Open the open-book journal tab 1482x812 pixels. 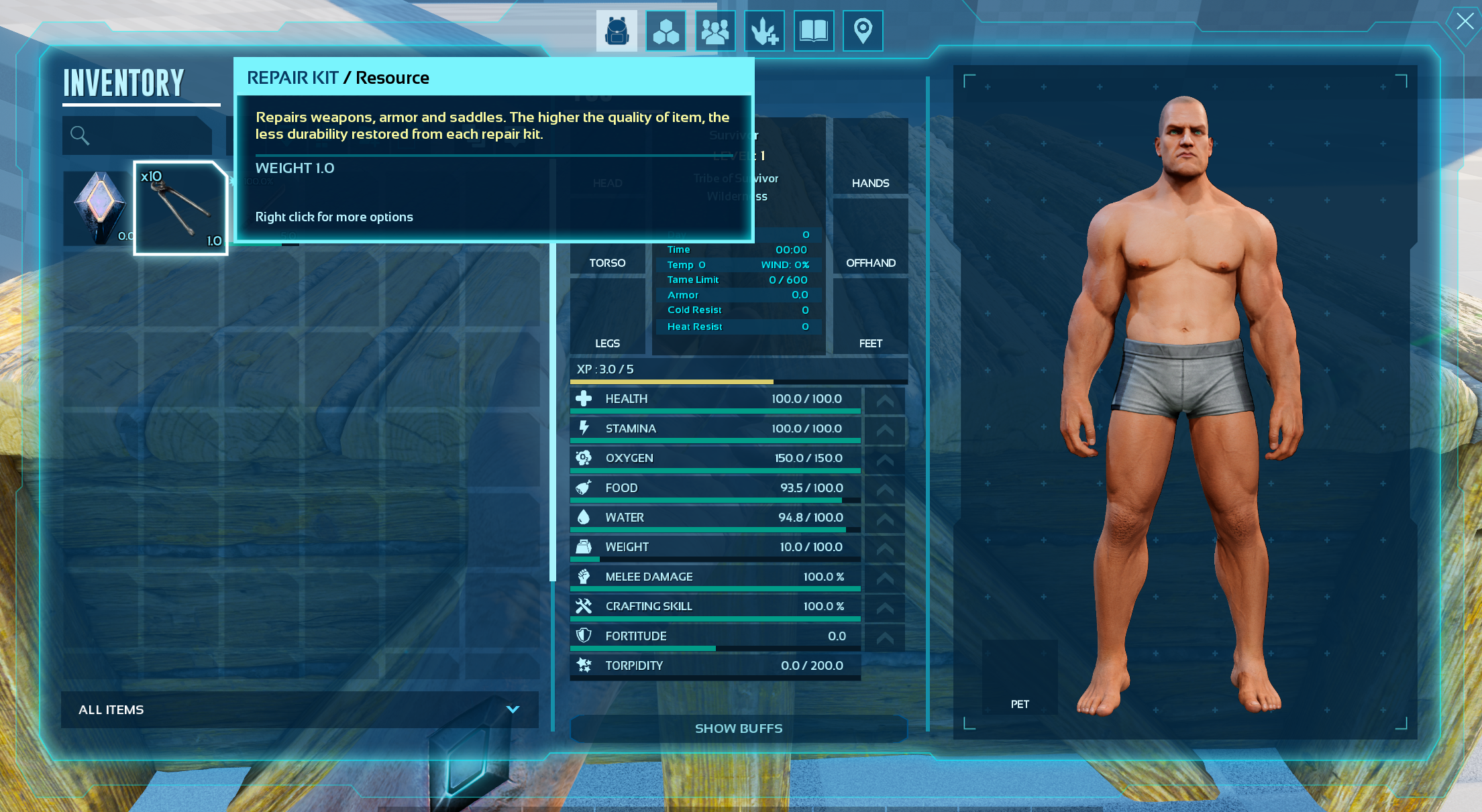pos(814,31)
